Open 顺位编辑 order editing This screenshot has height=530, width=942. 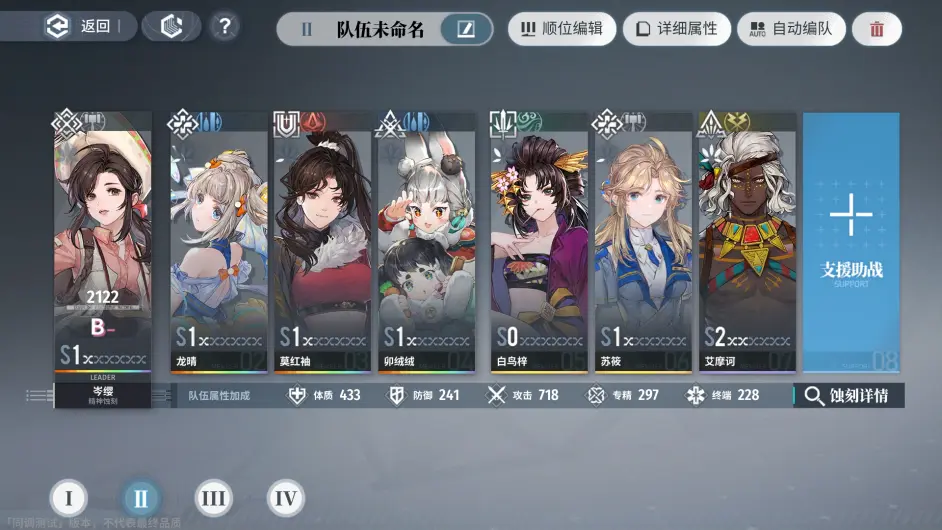click(561, 29)
